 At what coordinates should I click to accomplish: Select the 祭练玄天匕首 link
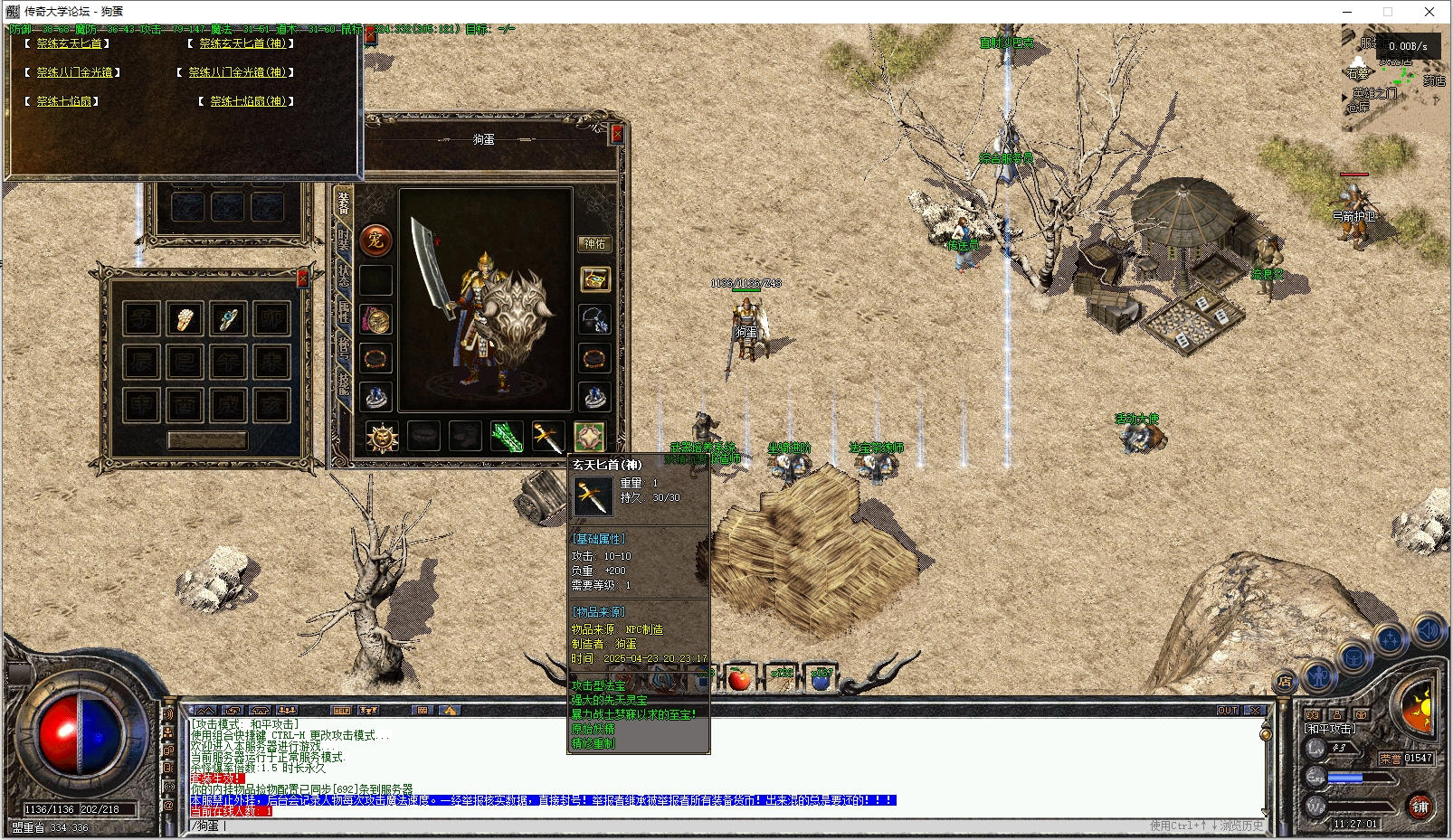coord(69,43)
